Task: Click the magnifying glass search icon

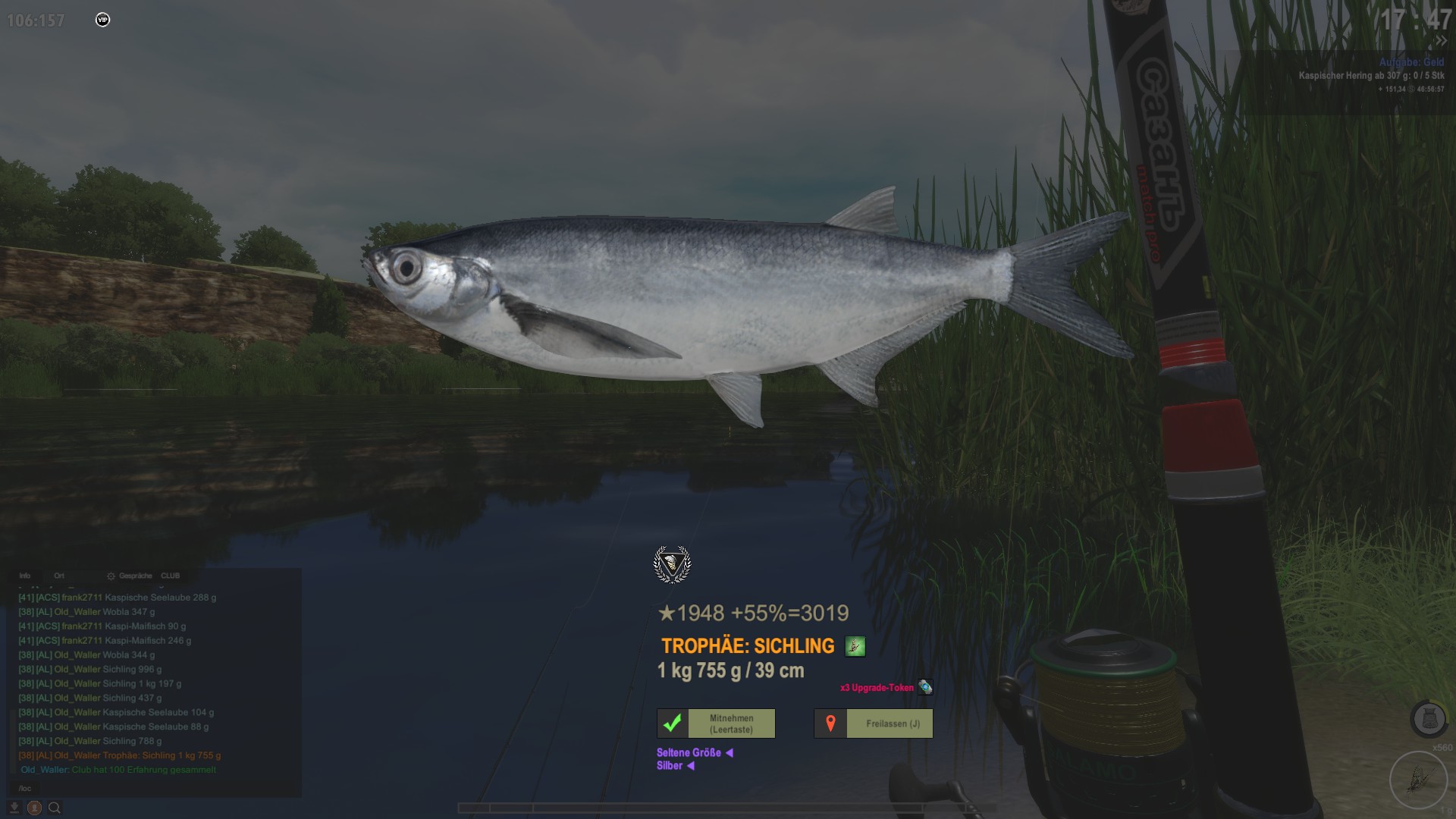Action: (55, 808)
